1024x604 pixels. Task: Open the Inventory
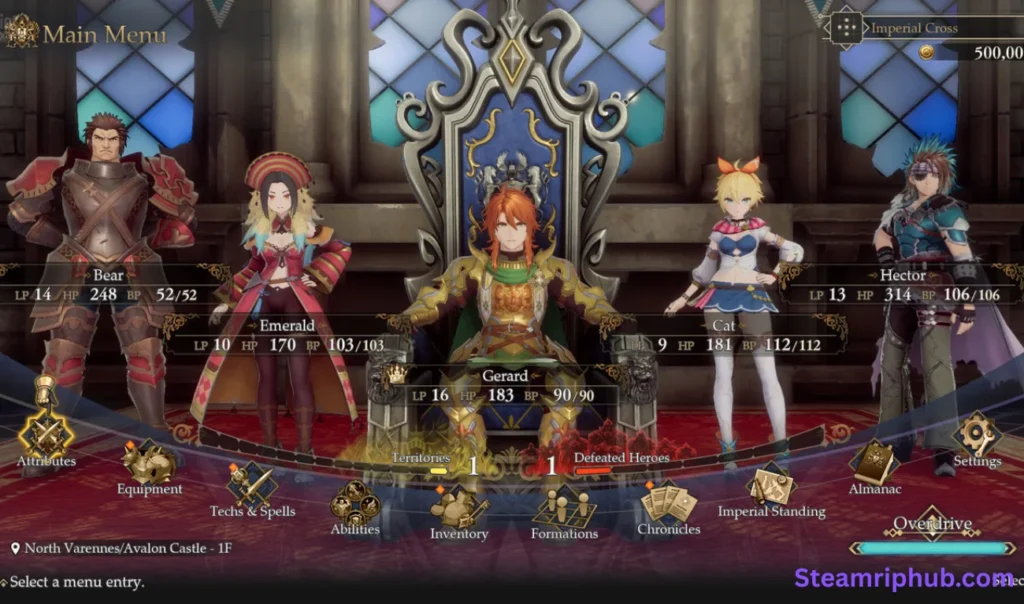tap(458, 508)
